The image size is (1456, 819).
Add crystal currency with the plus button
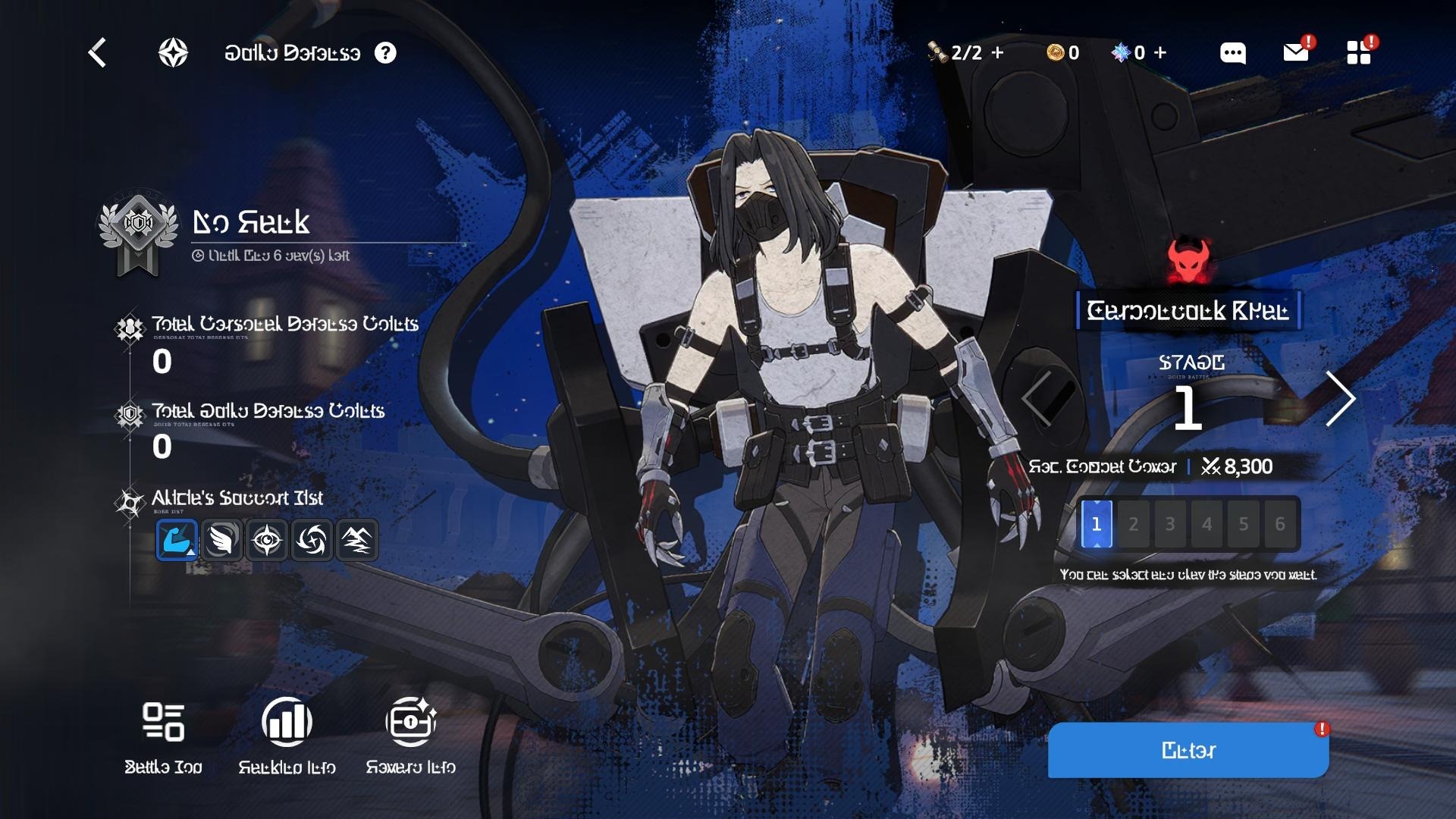[1160, 53]
